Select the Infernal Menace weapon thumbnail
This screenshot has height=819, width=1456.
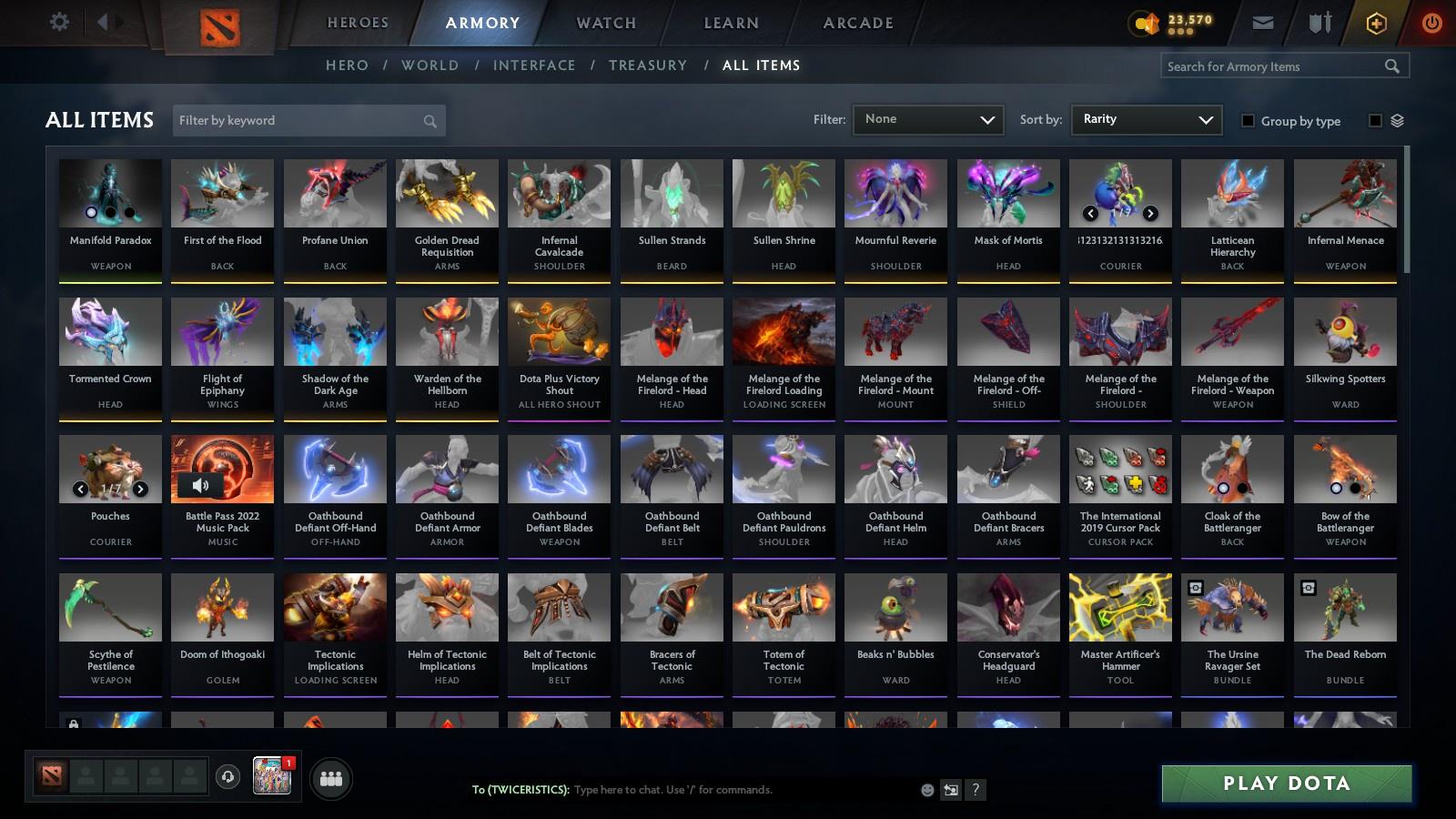(1344, 193)
